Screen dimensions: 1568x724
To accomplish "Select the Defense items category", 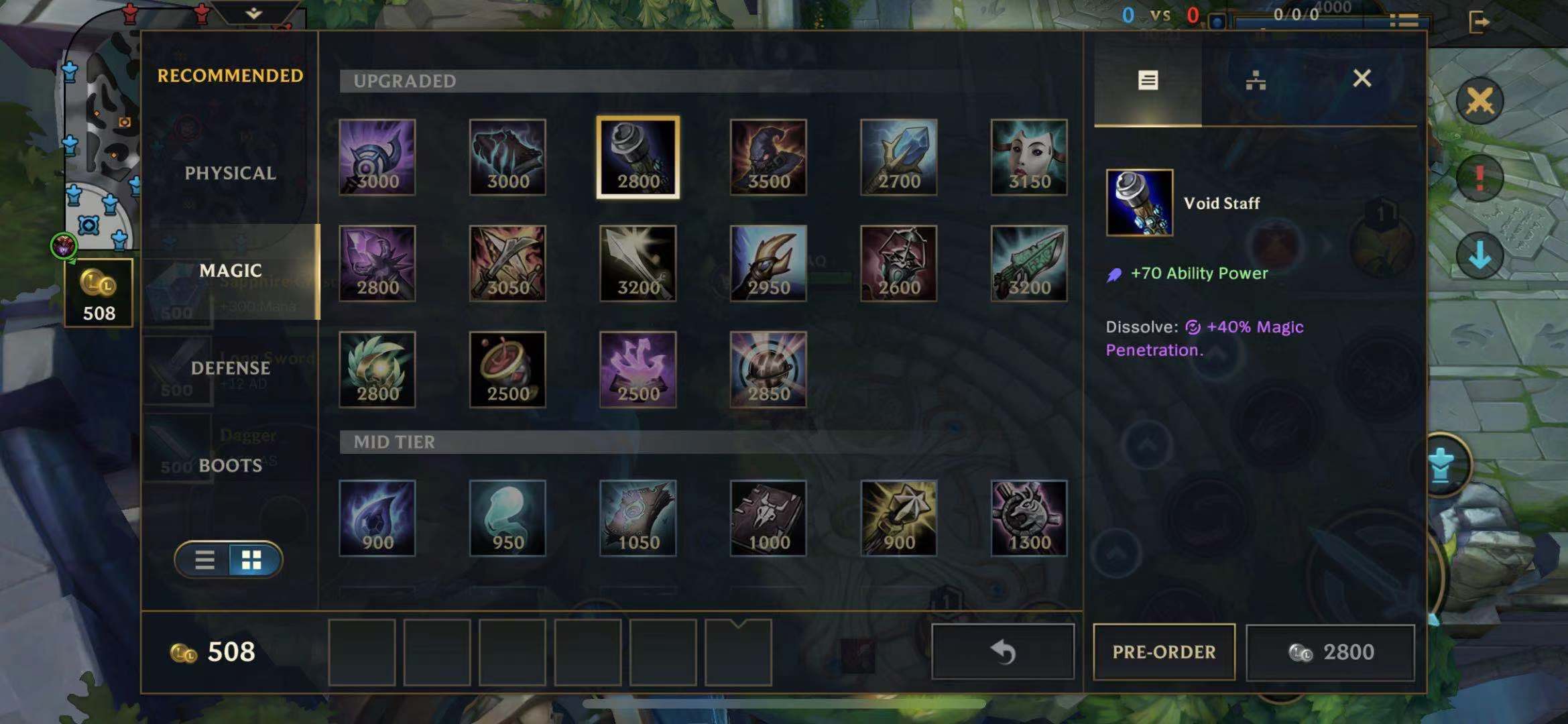I will pyautogui.click(x=230, y=368).
